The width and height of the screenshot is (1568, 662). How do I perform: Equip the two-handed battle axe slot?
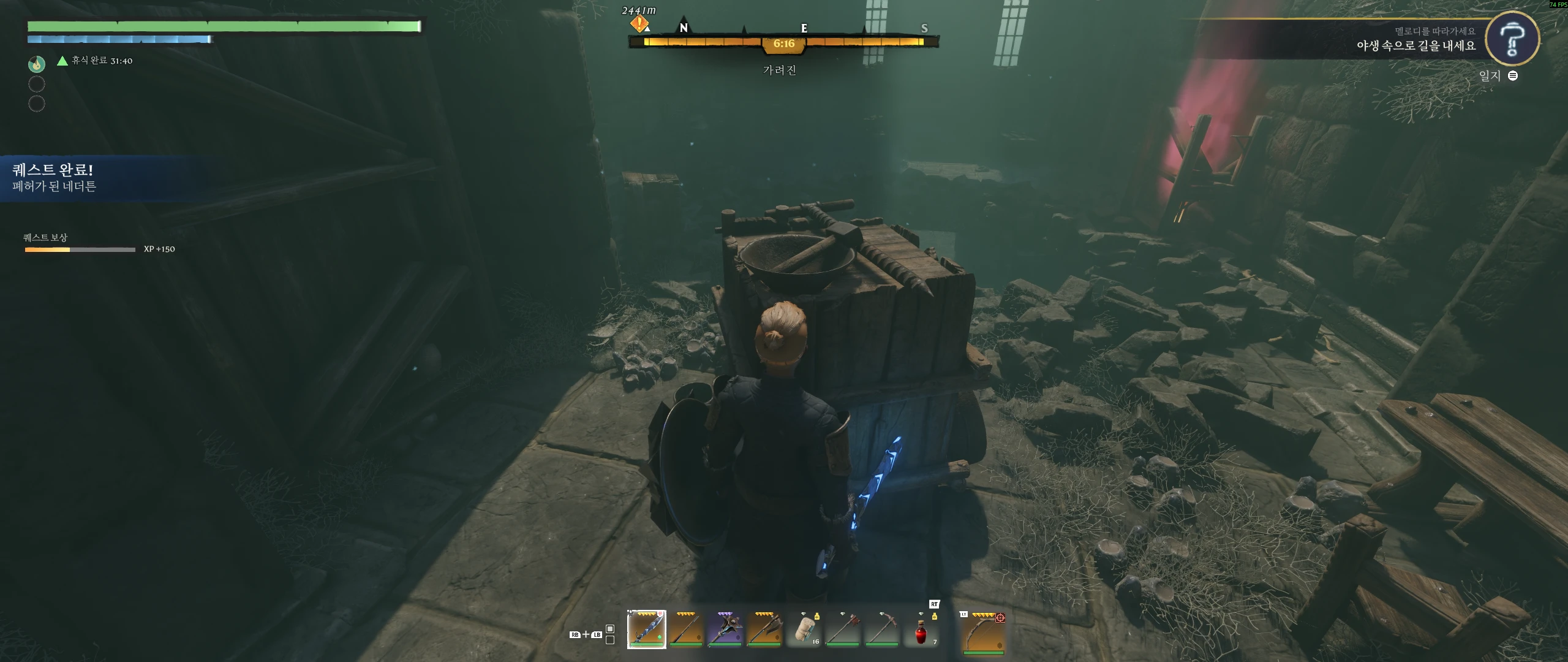[764, 629]
